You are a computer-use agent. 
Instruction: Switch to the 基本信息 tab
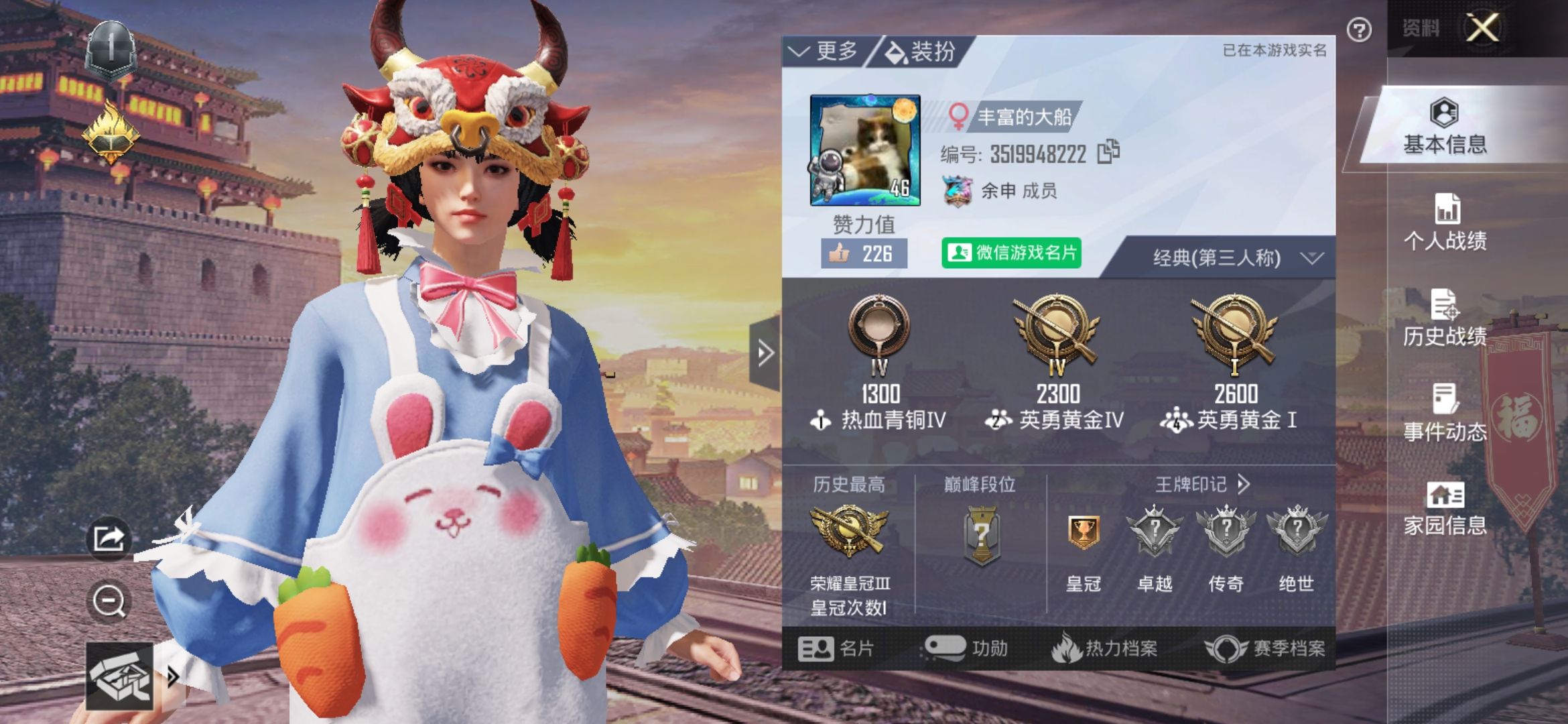tap(1445, 127)
